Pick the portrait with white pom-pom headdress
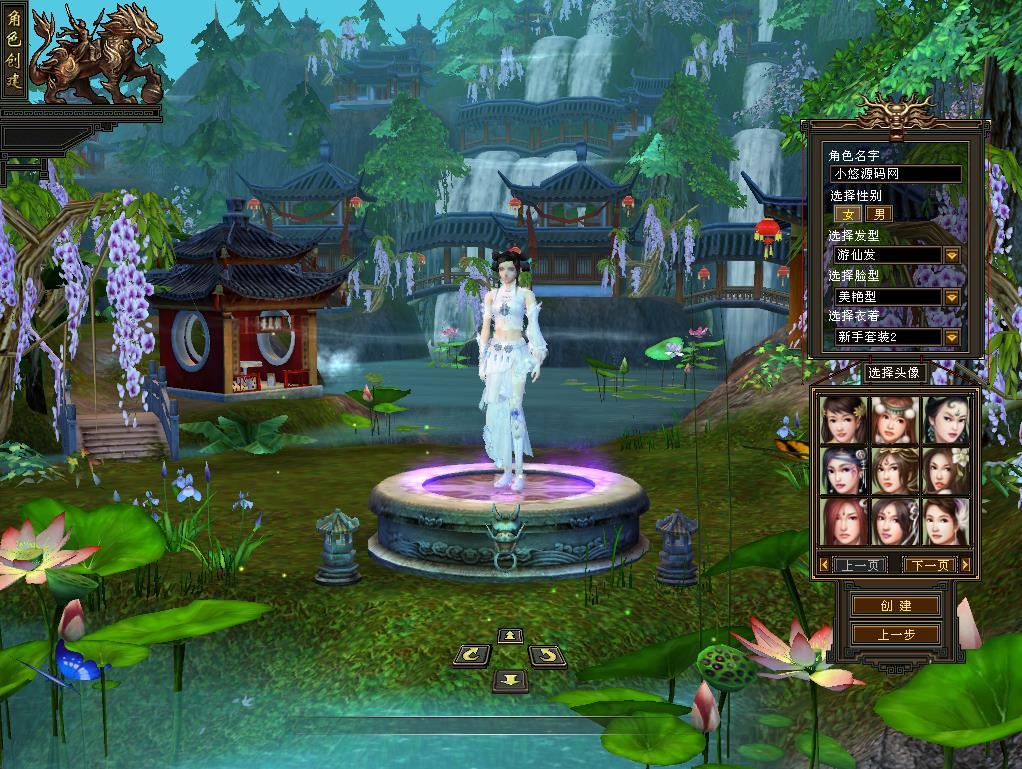The image size is (1022, 769). coord(894,420)
